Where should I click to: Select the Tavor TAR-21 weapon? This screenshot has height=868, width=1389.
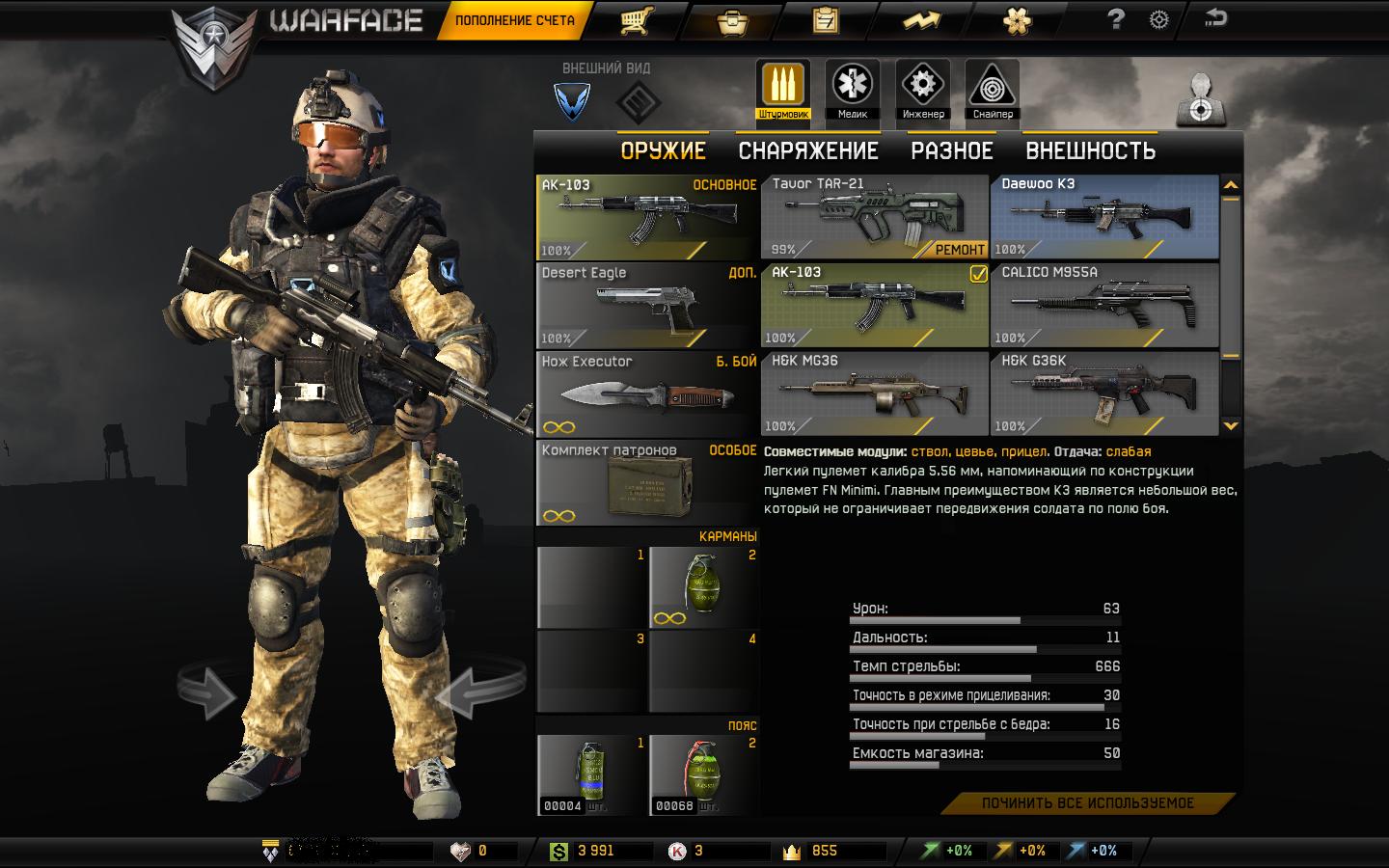874,218
